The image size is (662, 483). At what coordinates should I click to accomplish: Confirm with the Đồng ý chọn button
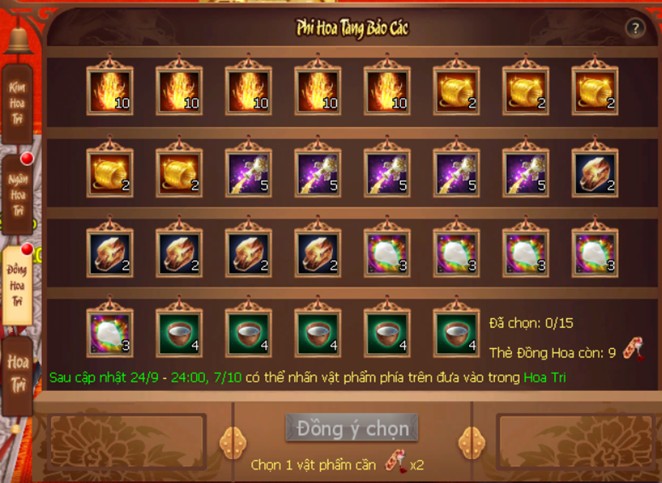351,428
